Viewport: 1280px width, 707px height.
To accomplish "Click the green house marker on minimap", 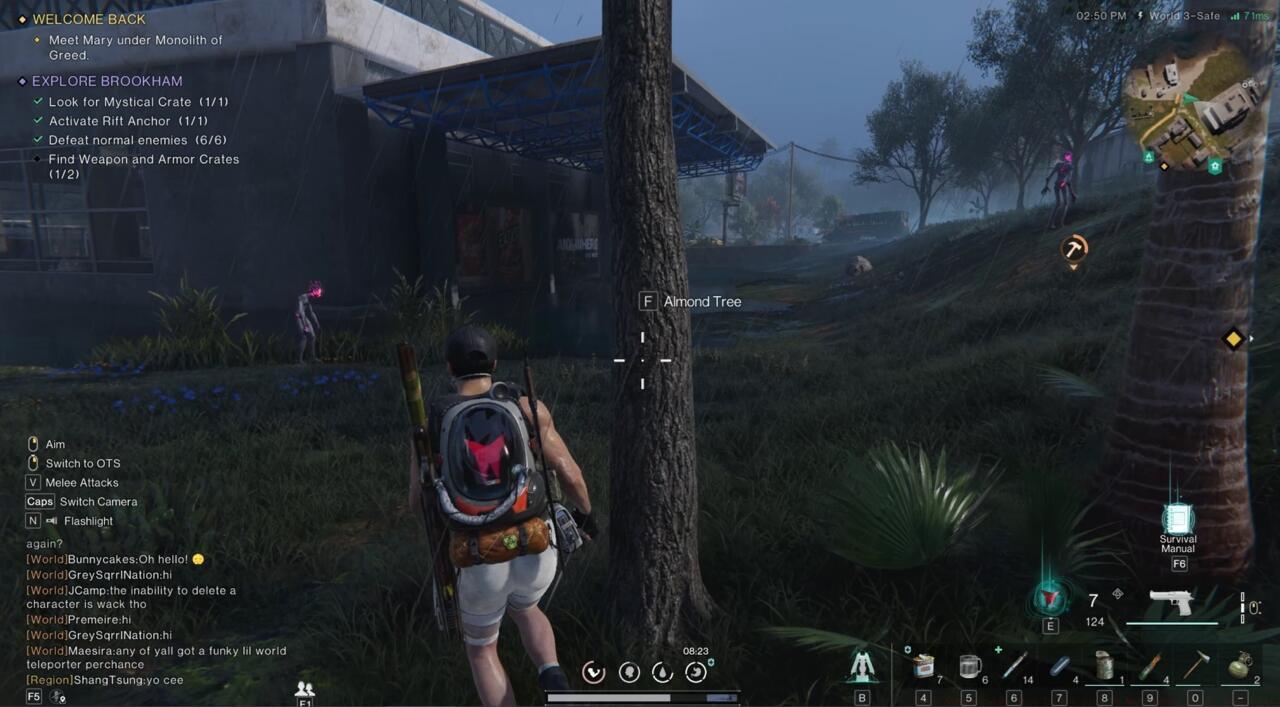I will tap(1215, 167).
